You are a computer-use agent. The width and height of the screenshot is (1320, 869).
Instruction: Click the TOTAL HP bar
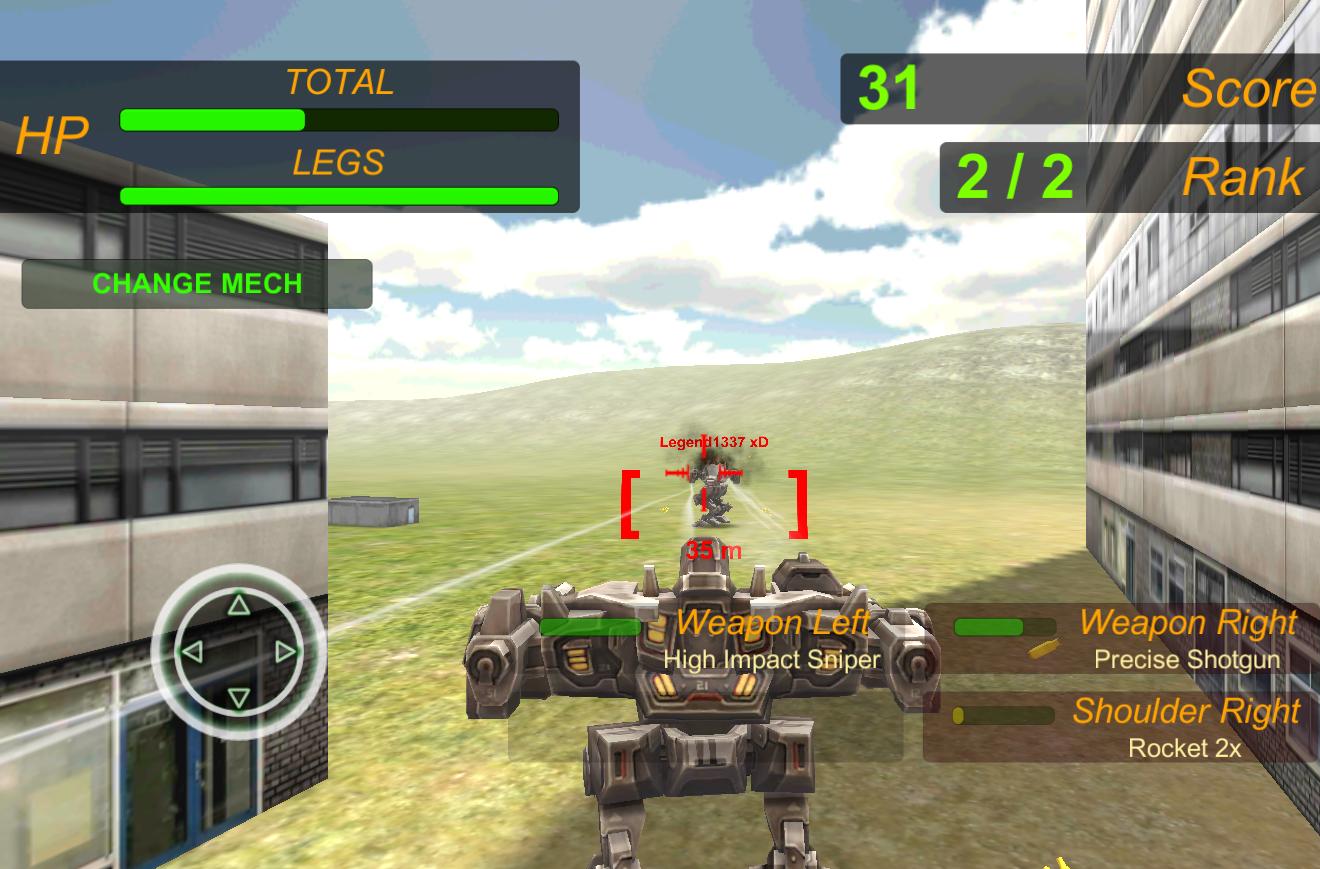pyautogui.click(x=337, y=120)
